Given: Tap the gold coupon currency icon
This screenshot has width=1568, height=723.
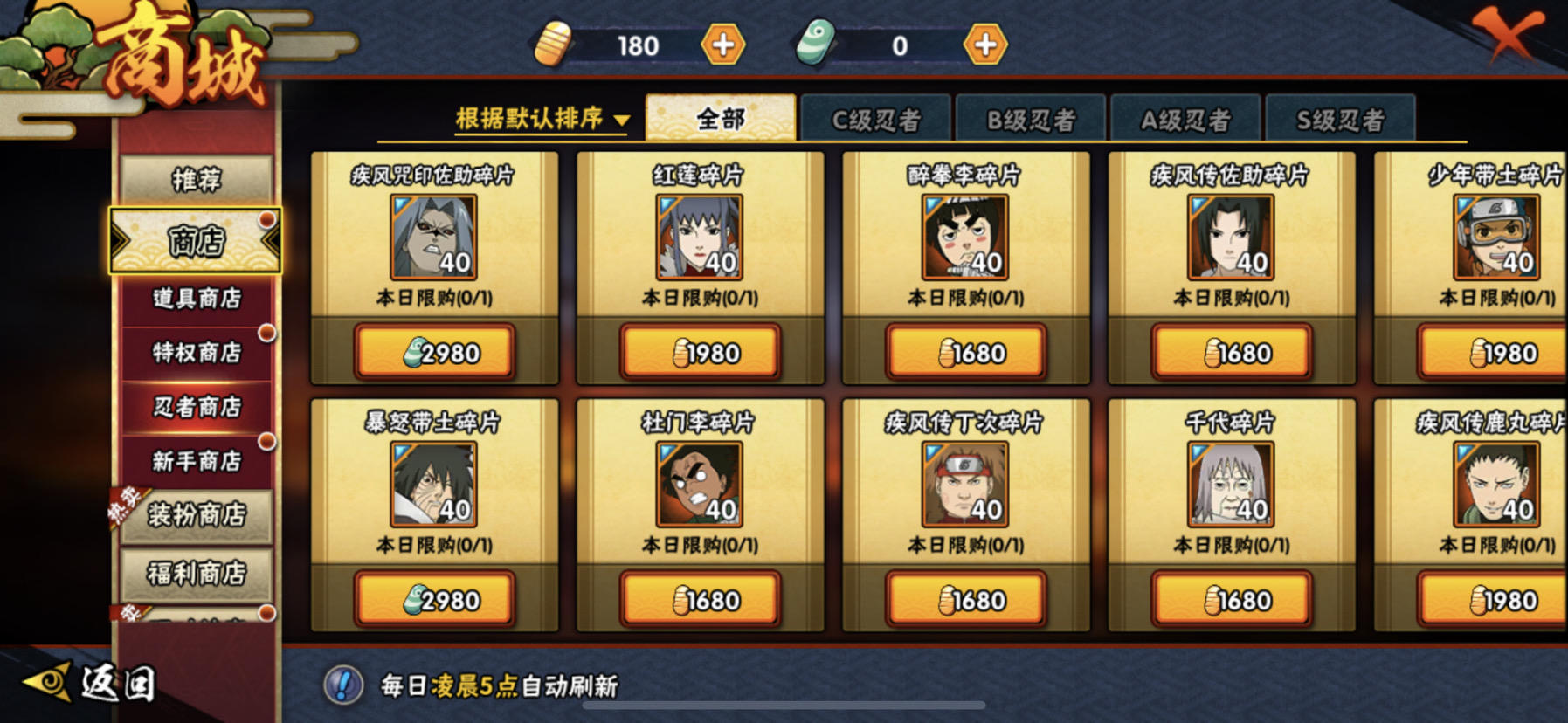Looking at the screenshot, I should click(556, 45).
